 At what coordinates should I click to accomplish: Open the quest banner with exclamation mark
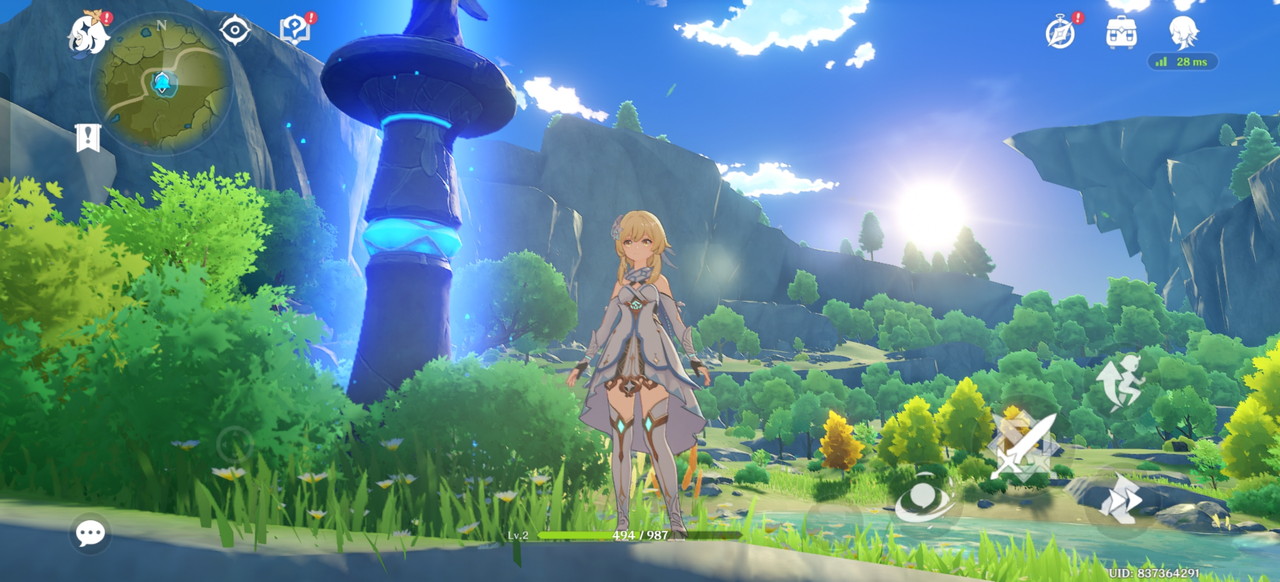click(88, 137)
